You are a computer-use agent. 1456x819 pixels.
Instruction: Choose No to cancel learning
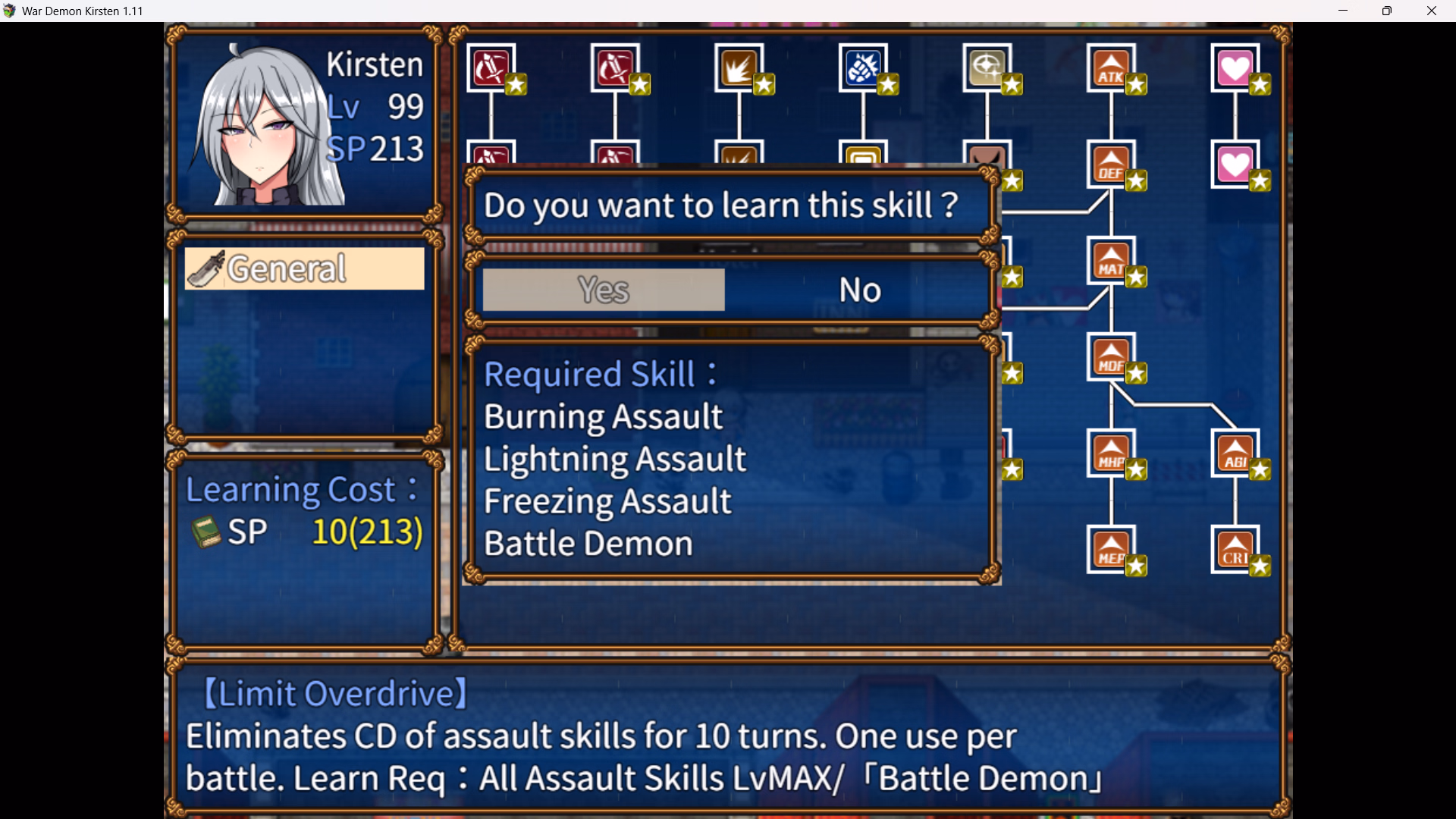pyautogui.click(x=860, y=290)
